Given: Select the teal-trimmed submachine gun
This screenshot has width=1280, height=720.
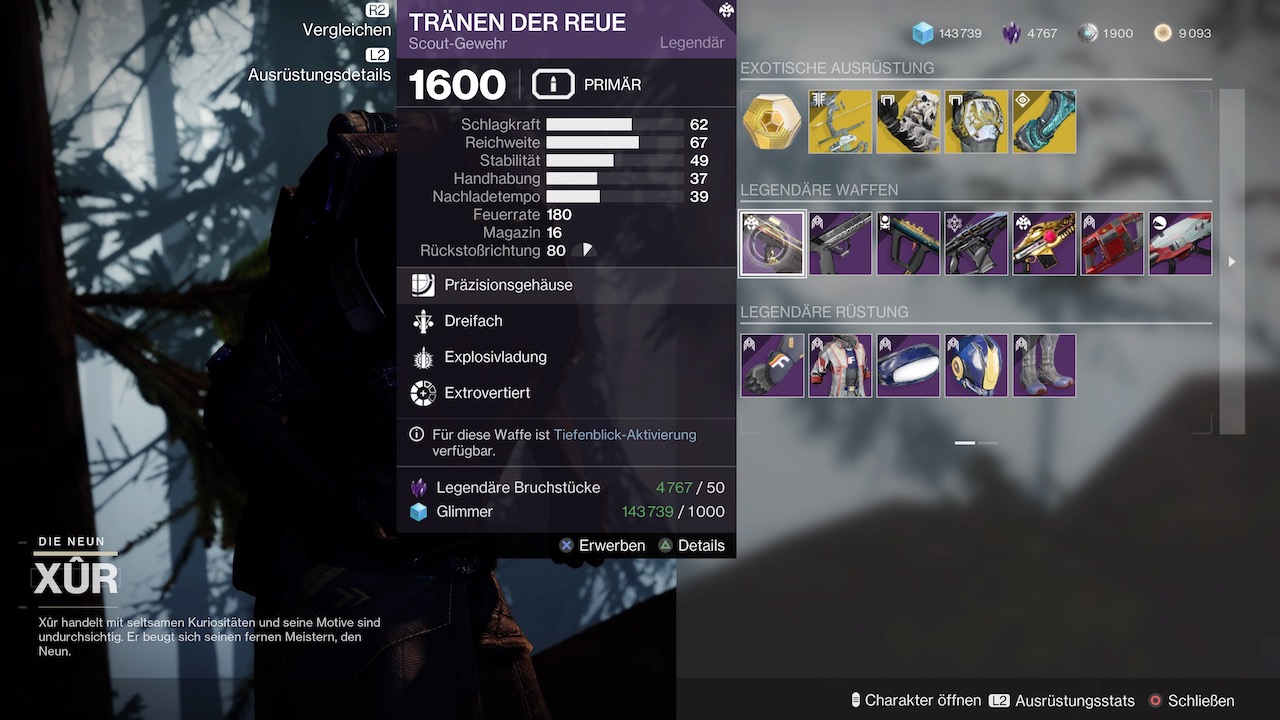Looking at the screenshot, I should click(908, 243).
